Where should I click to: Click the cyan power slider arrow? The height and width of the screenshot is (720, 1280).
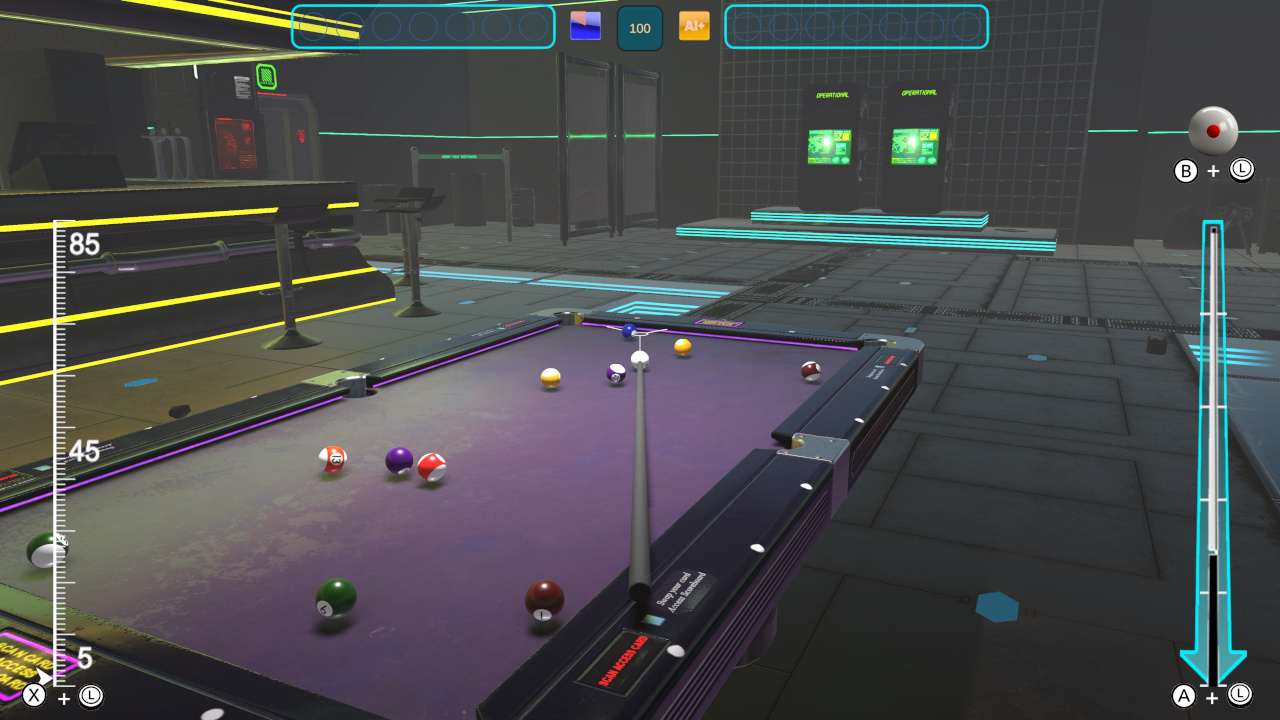1213,650
